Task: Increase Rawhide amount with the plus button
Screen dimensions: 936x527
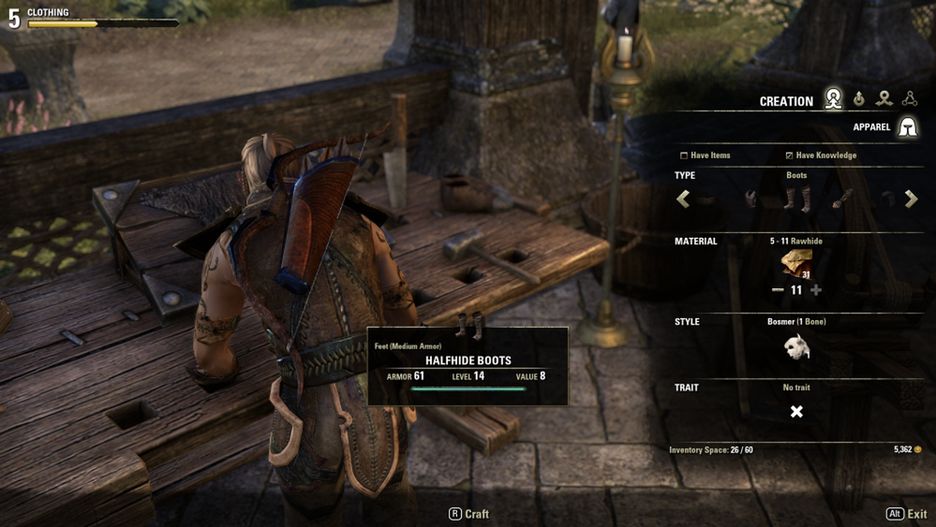Action: (x=816, y=290)
